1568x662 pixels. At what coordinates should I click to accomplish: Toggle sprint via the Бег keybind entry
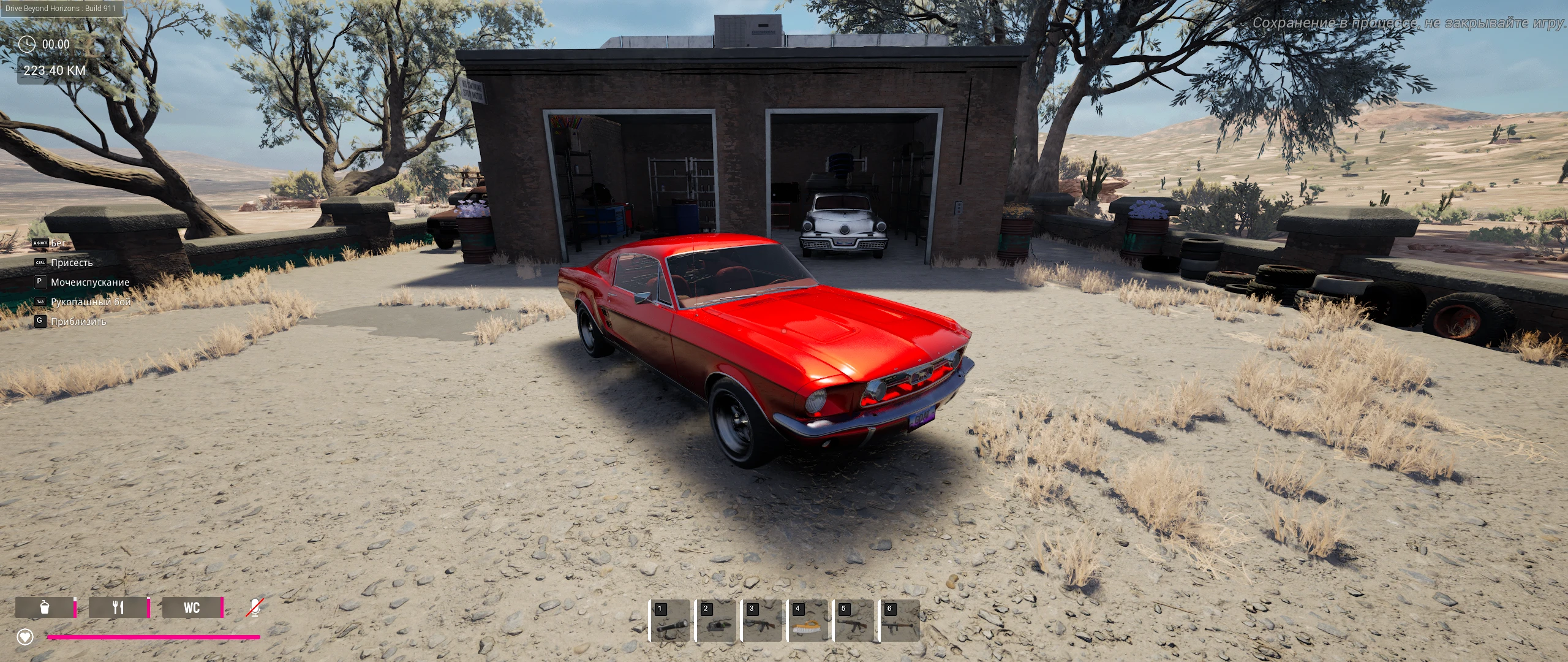click(59, 243)
